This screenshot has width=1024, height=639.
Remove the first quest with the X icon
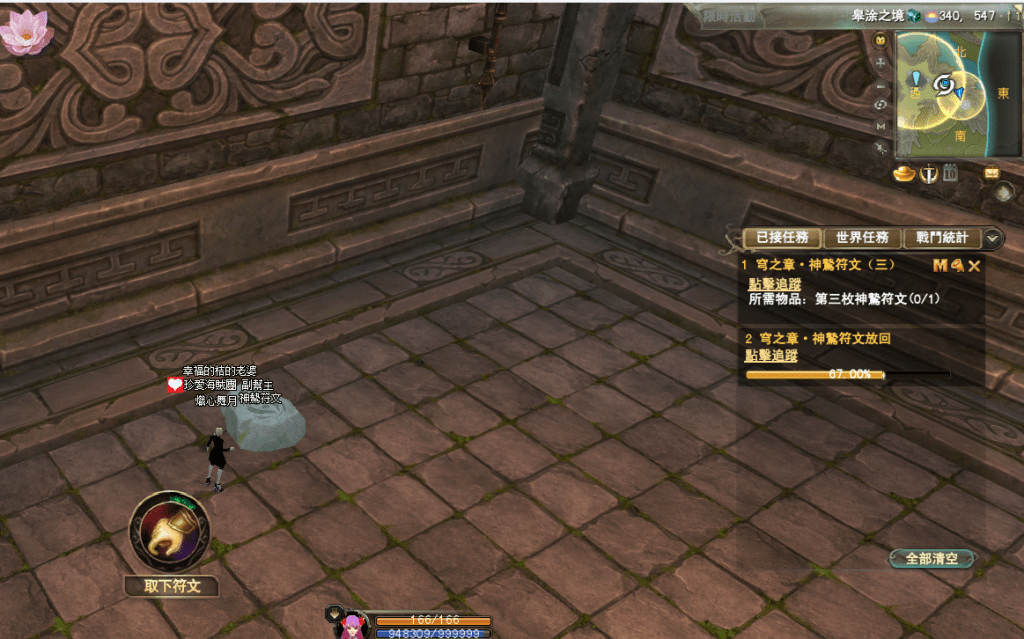(x=974, y=266)
